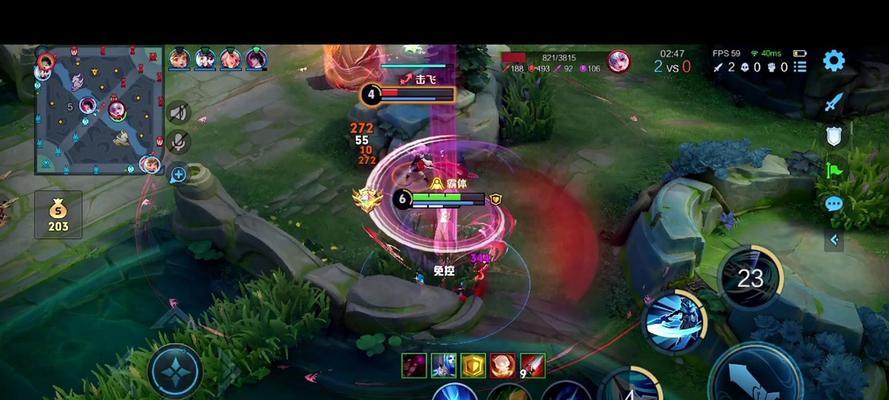
Task: Use the gold shield item slot
Action: (473, 365)
